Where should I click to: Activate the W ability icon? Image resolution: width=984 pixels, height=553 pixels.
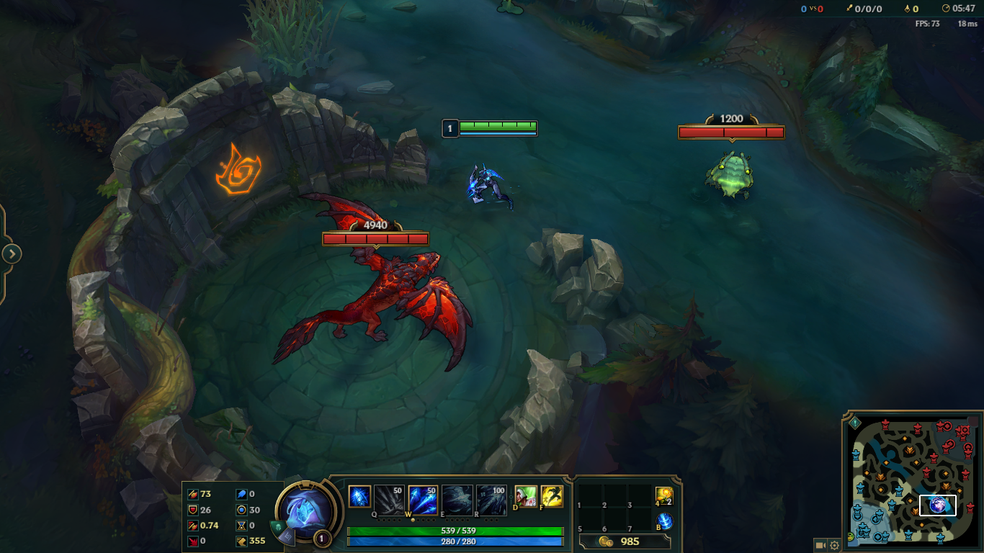[422, 497]
